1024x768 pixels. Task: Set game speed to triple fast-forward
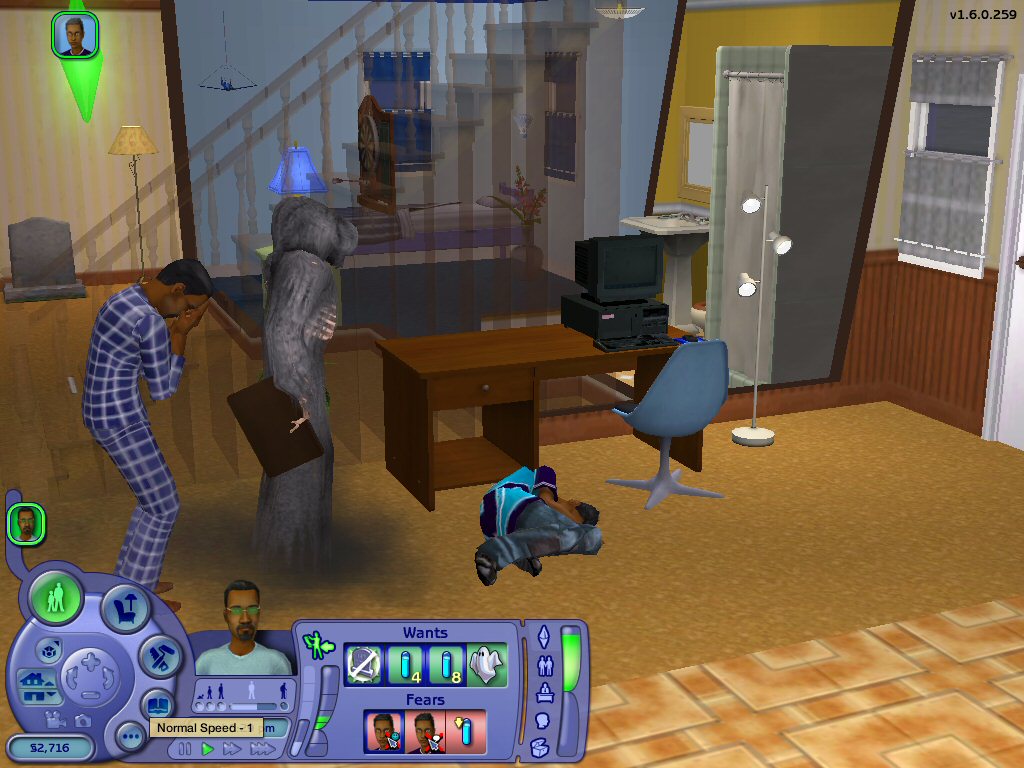click(x=261, y=748)
